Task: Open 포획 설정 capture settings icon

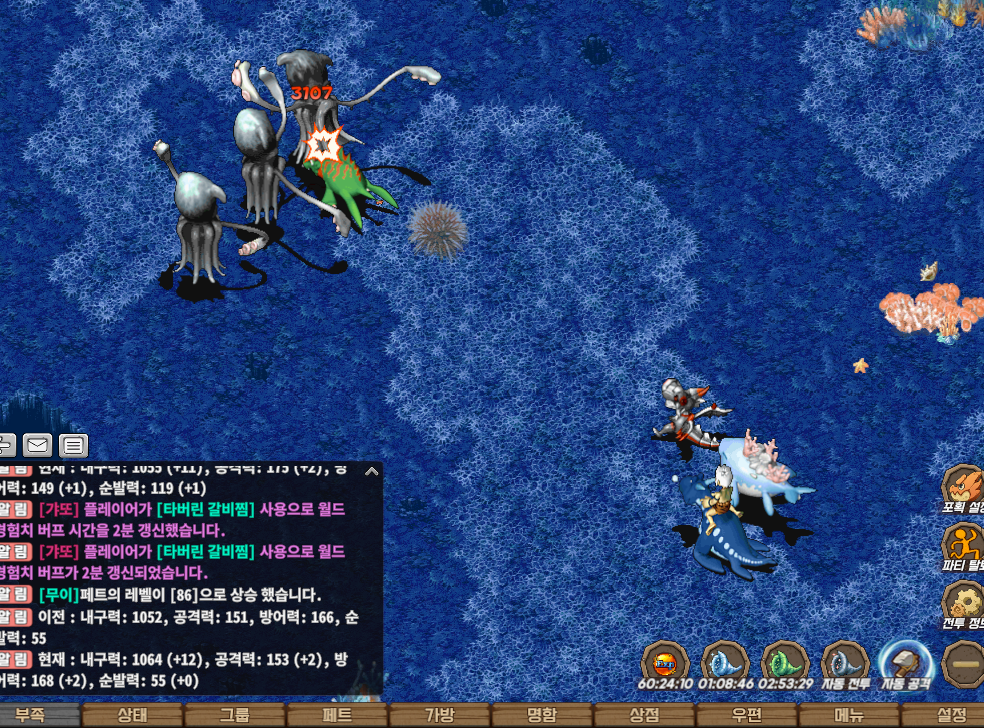Action: 963,487
